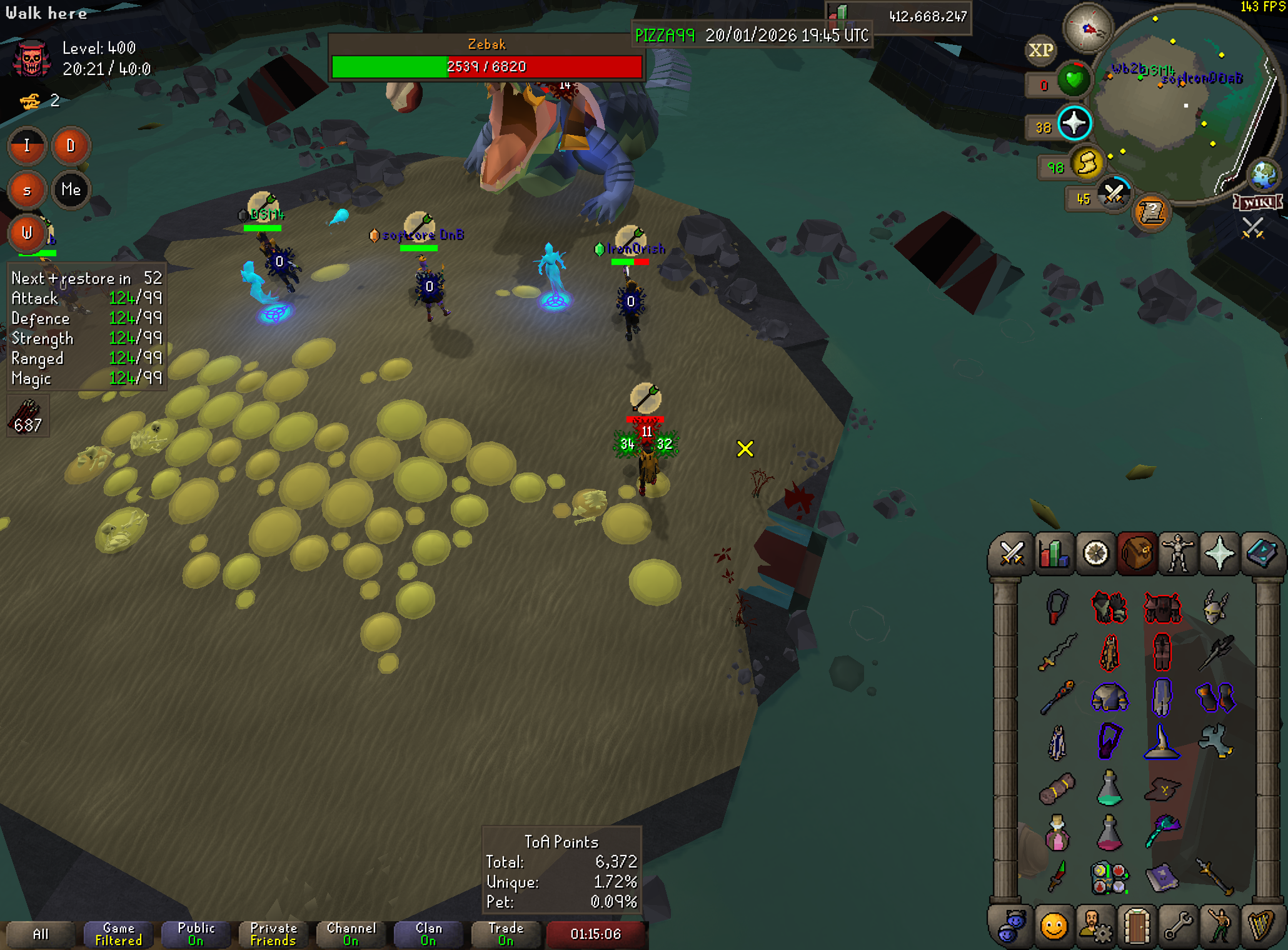Switch to the Skills tab
The height and width of the screenshot is (950, 1288).
pyautogui.click(x=1054, y=554)
